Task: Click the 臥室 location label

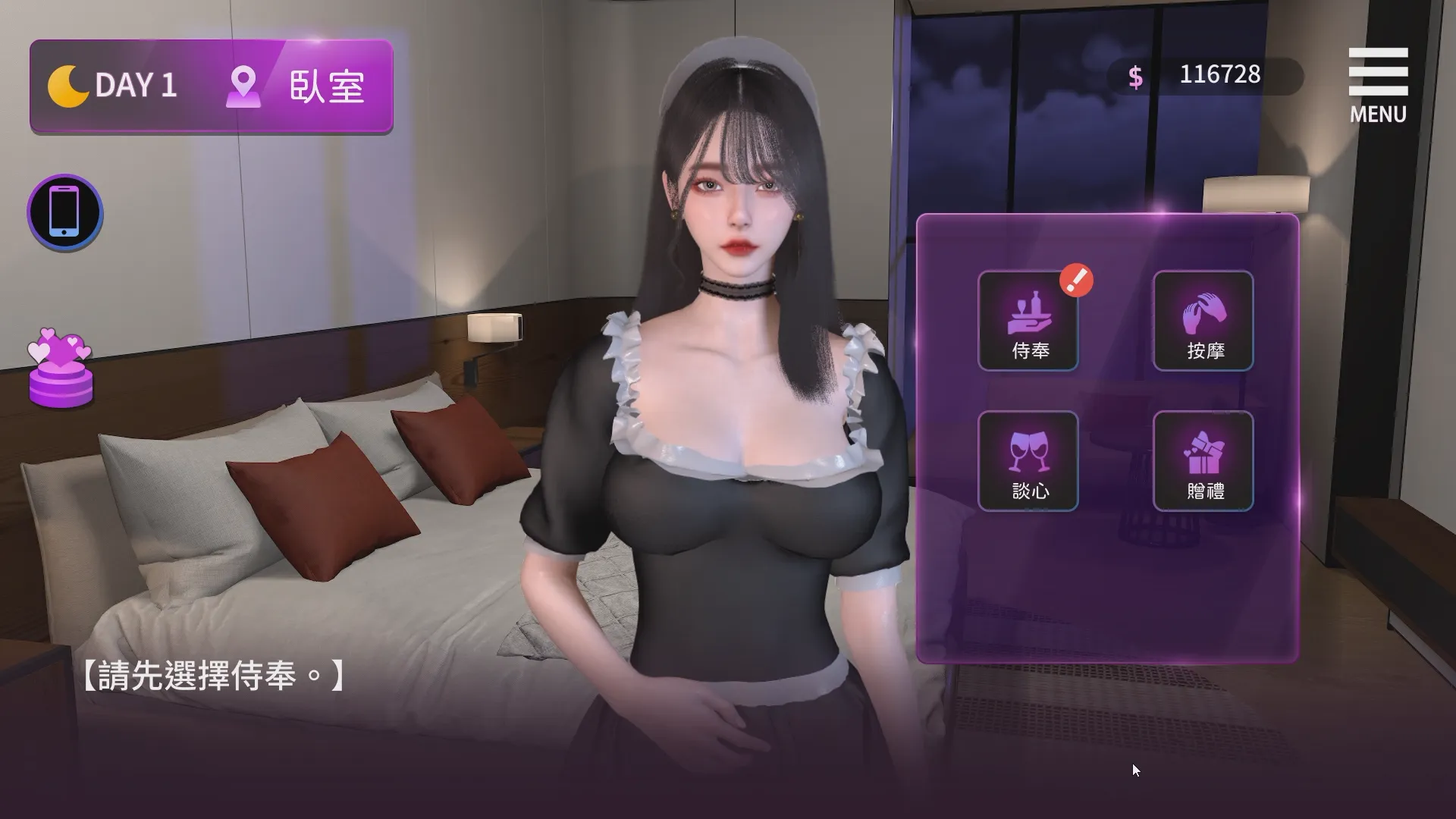Action: coord(328,87)
